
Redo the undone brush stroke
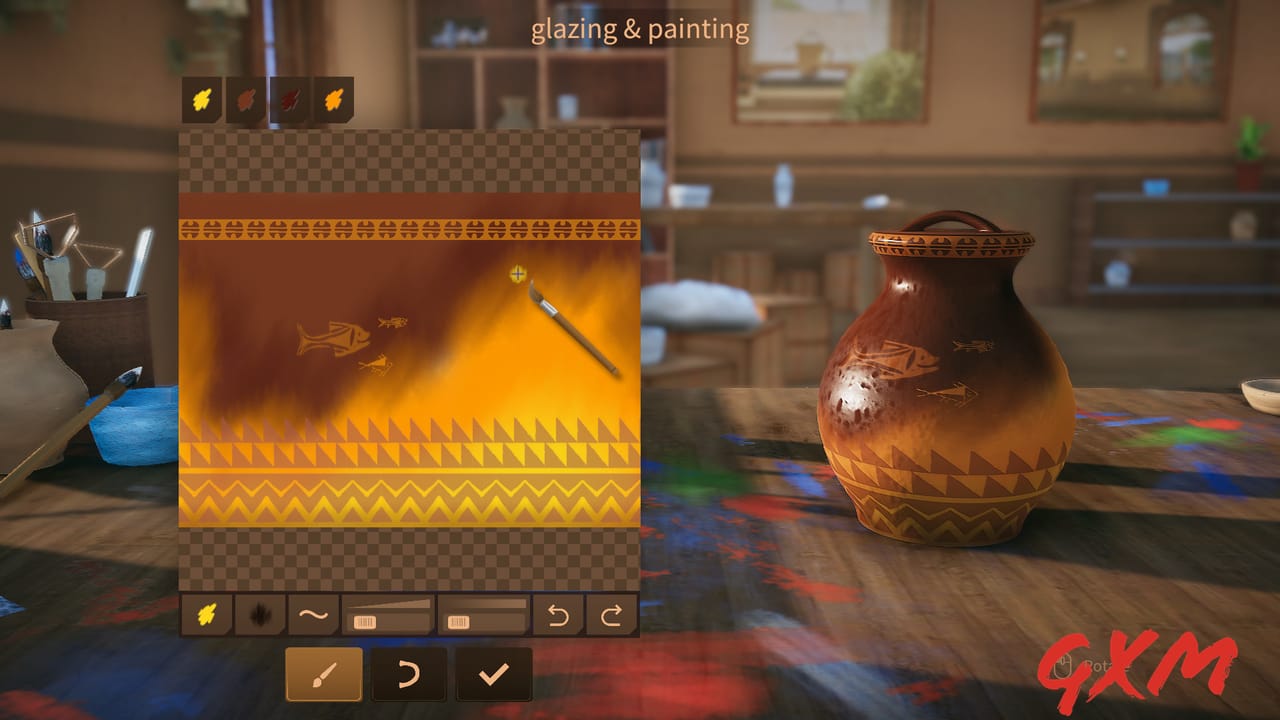click(x=614, y=616)
